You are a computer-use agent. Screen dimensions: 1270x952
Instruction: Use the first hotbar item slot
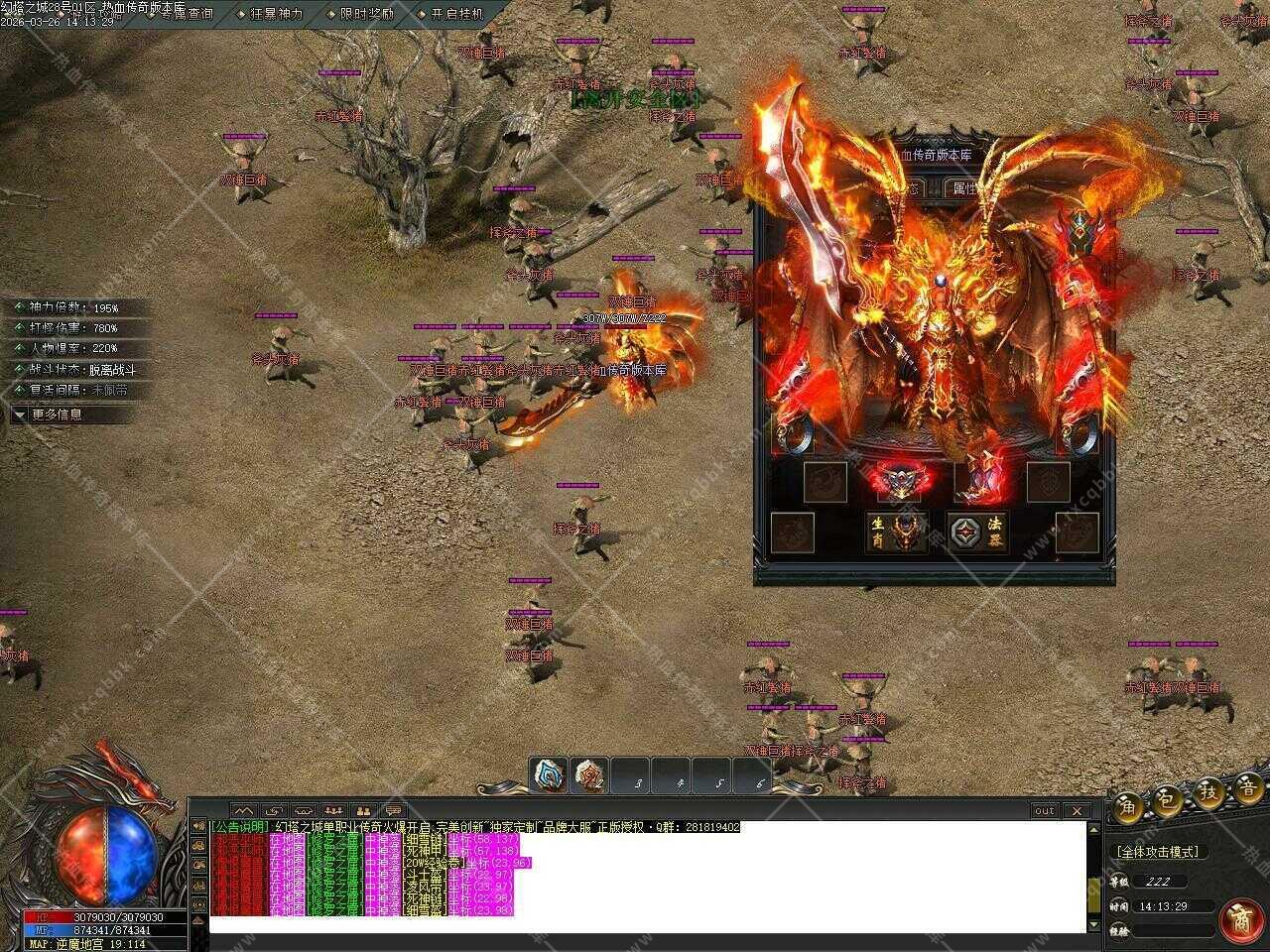tap(548, 776)
